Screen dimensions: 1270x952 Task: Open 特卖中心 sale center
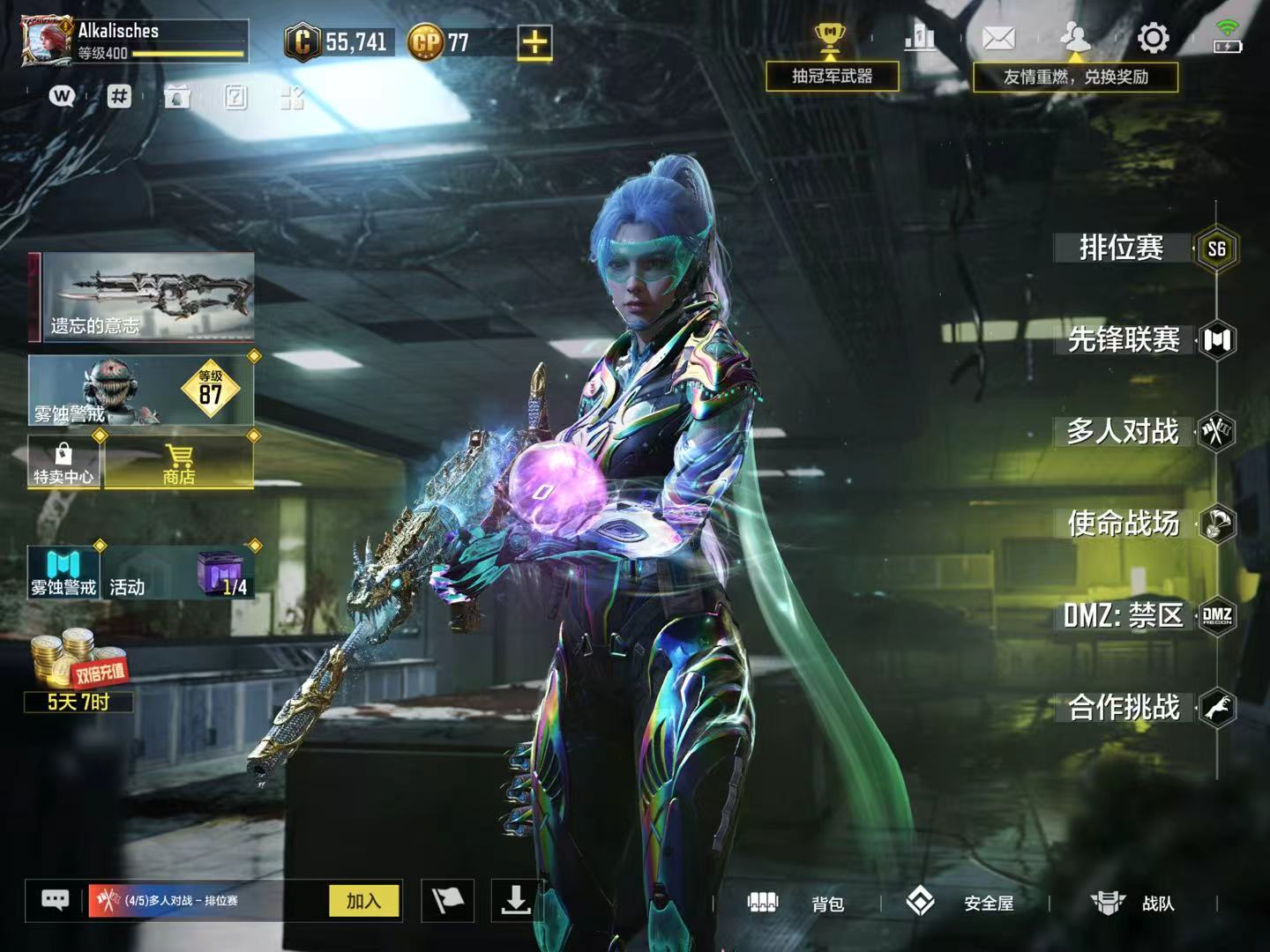click(x=63, y=464)
